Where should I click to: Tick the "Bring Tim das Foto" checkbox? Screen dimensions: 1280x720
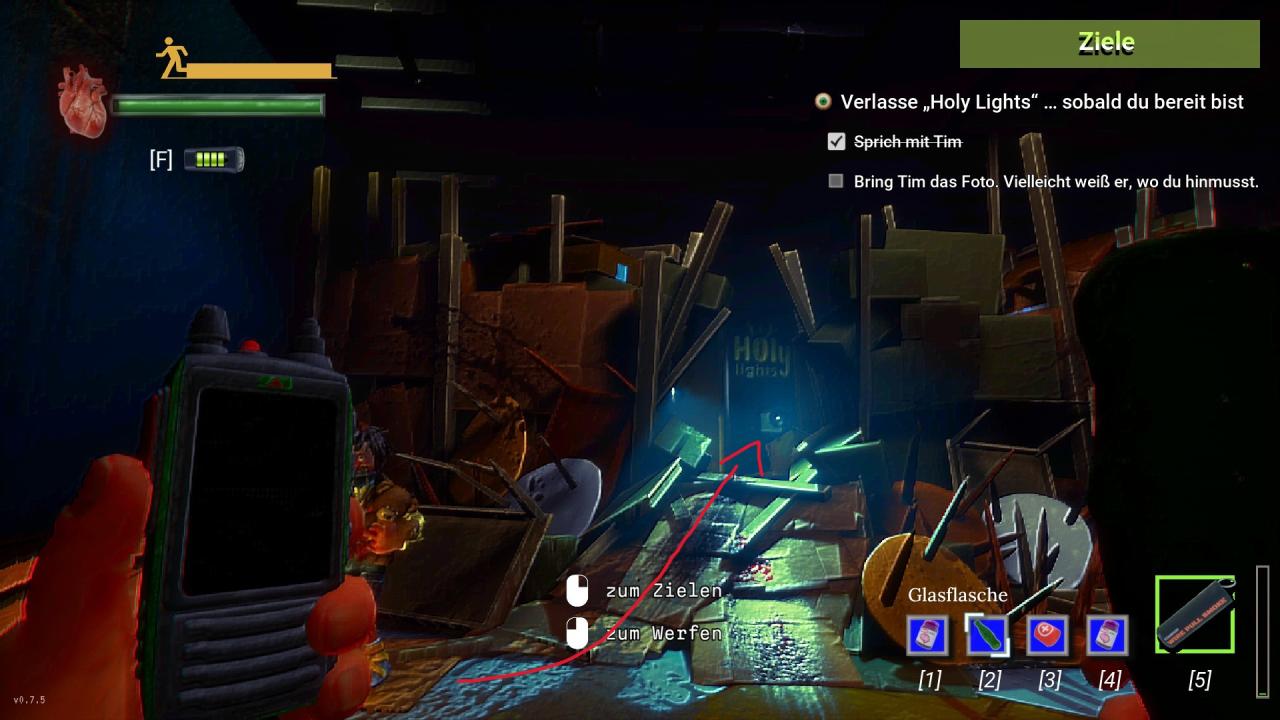[836, 182]
